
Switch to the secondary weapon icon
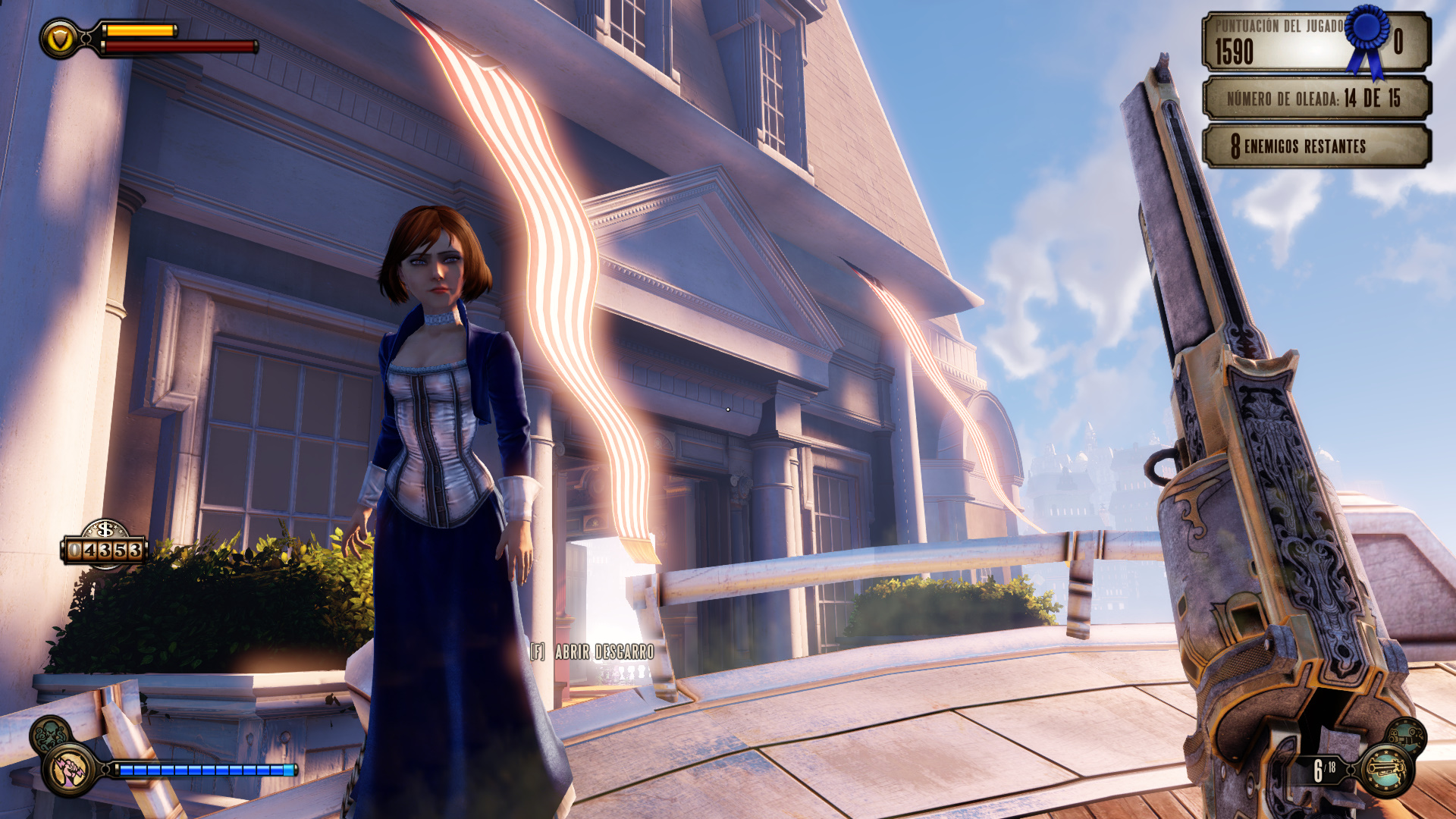click(x=1407, y=735)
